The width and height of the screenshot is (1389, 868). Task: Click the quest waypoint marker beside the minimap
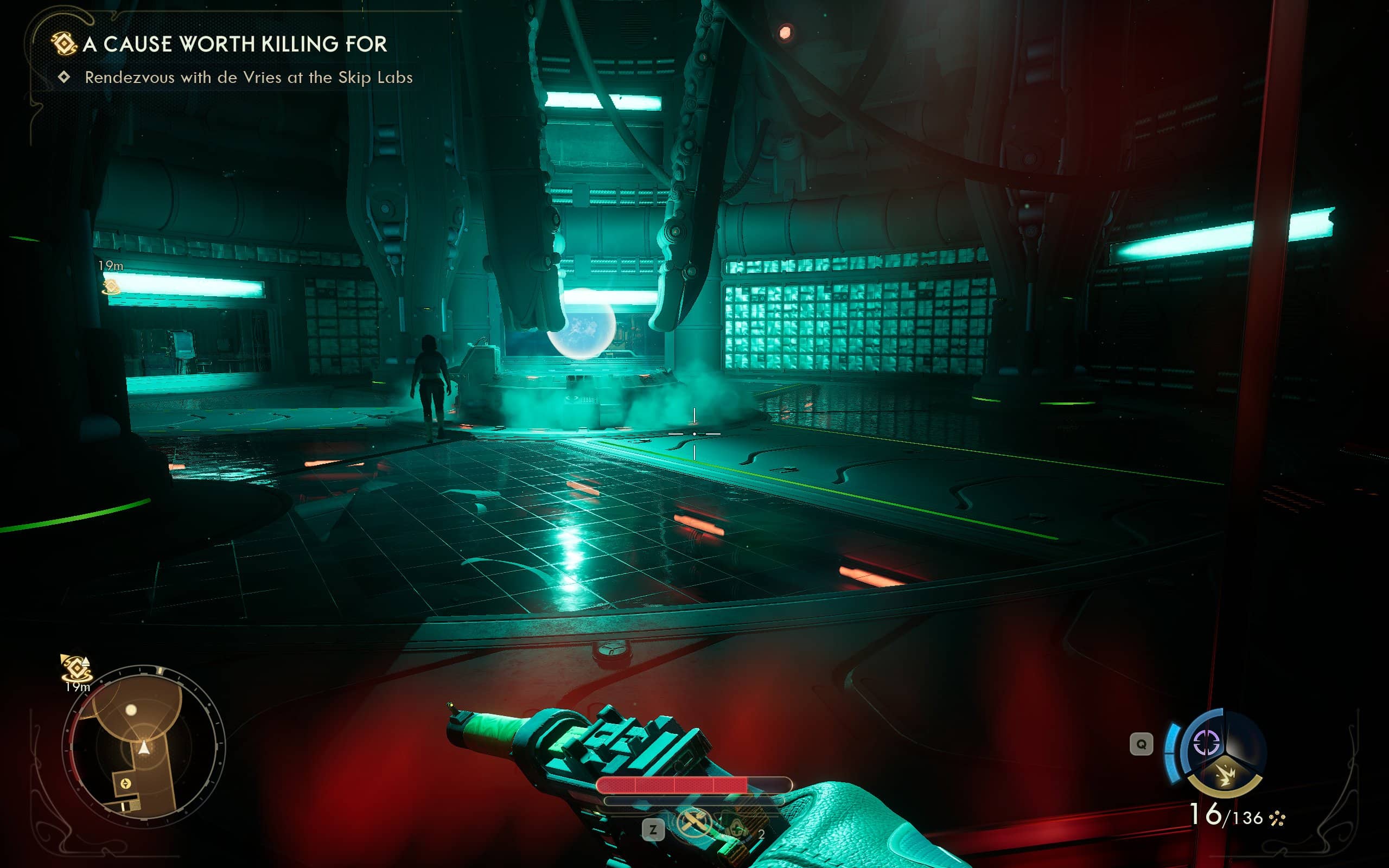[76, 668]
